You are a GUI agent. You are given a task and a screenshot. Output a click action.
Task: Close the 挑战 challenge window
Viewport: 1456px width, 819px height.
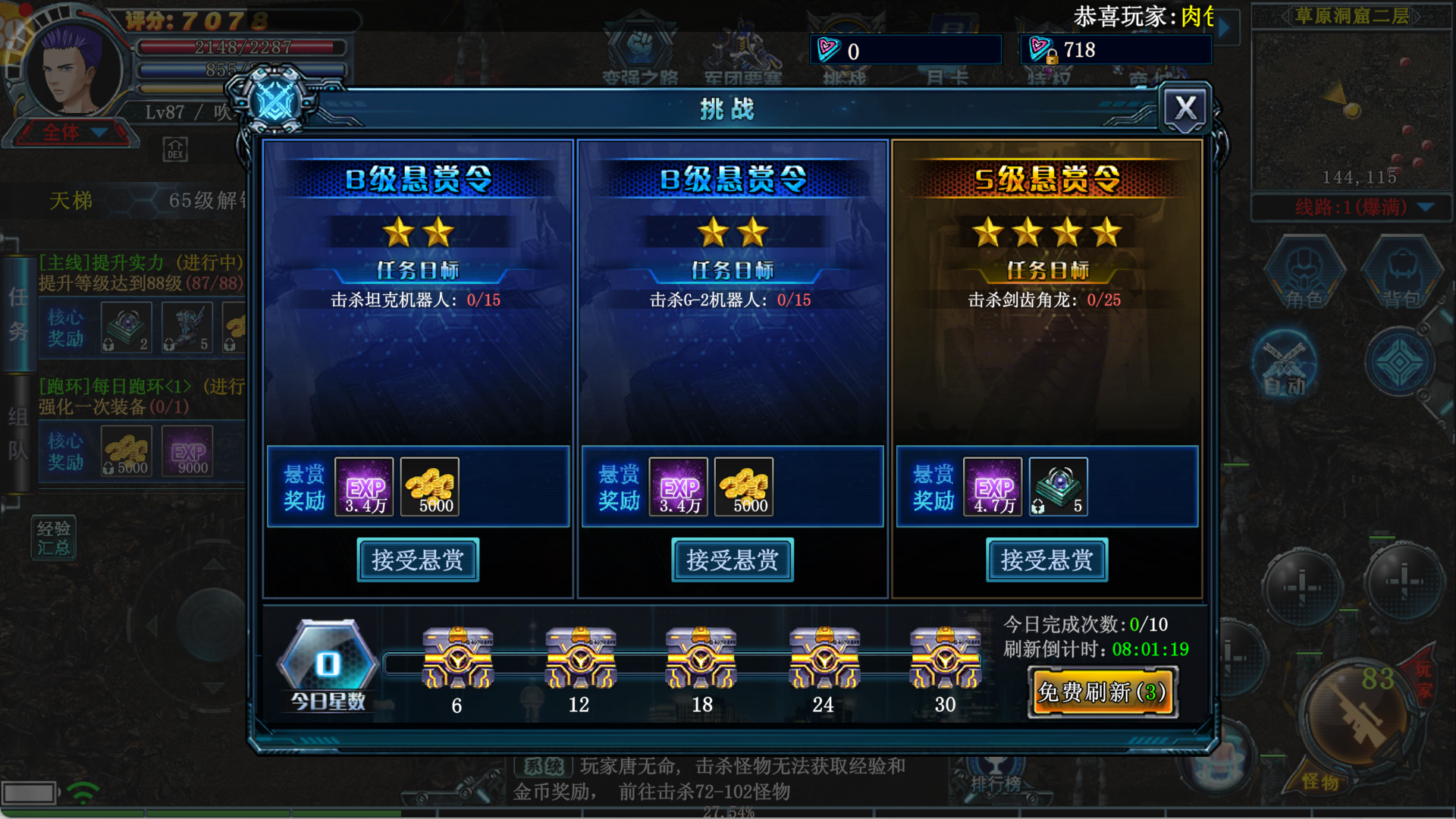tap(1185, 108)
